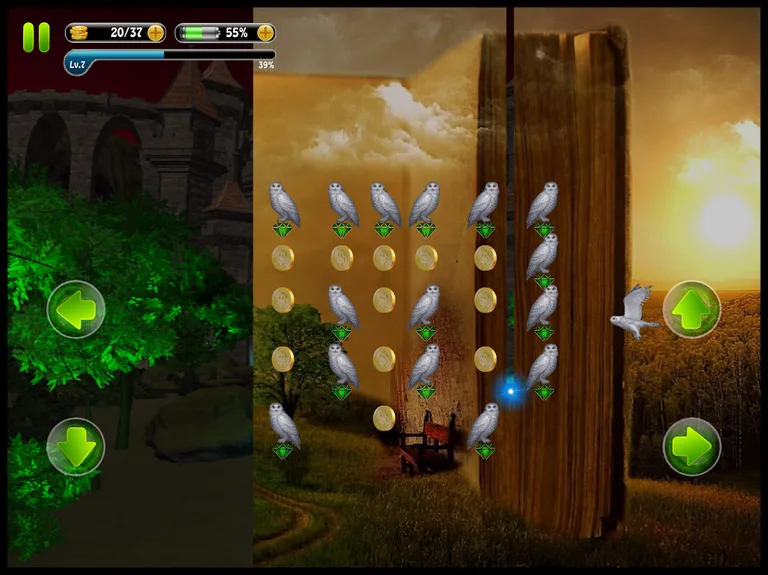The width and height of the screenshot is (768, 575).
Task: Pause the game with the green pause button
Action: click(x=36, y=37)
